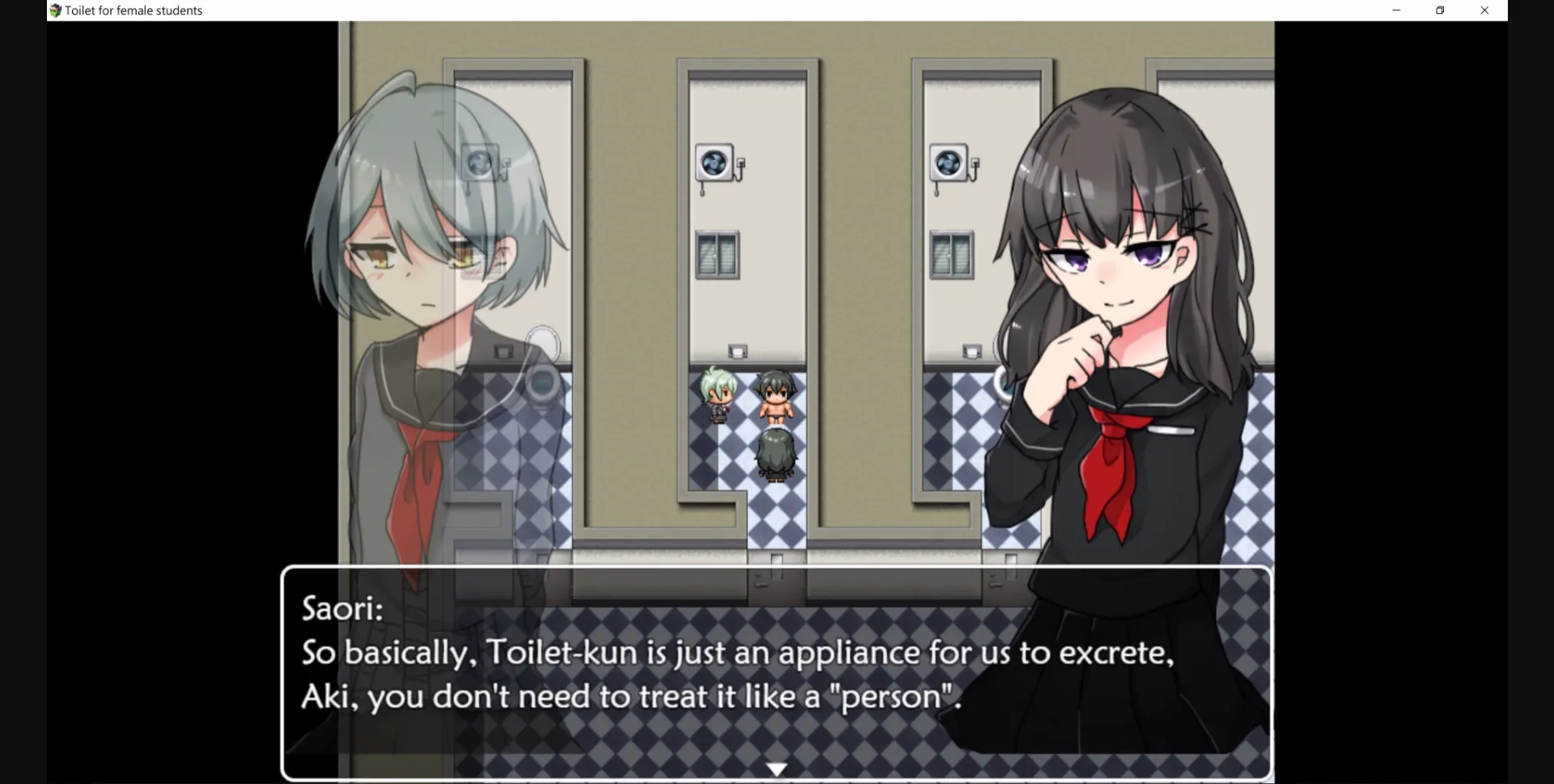Click the down arrow to advance dialogue
Screen dimensions: 1554x784
tap(776, 767)
